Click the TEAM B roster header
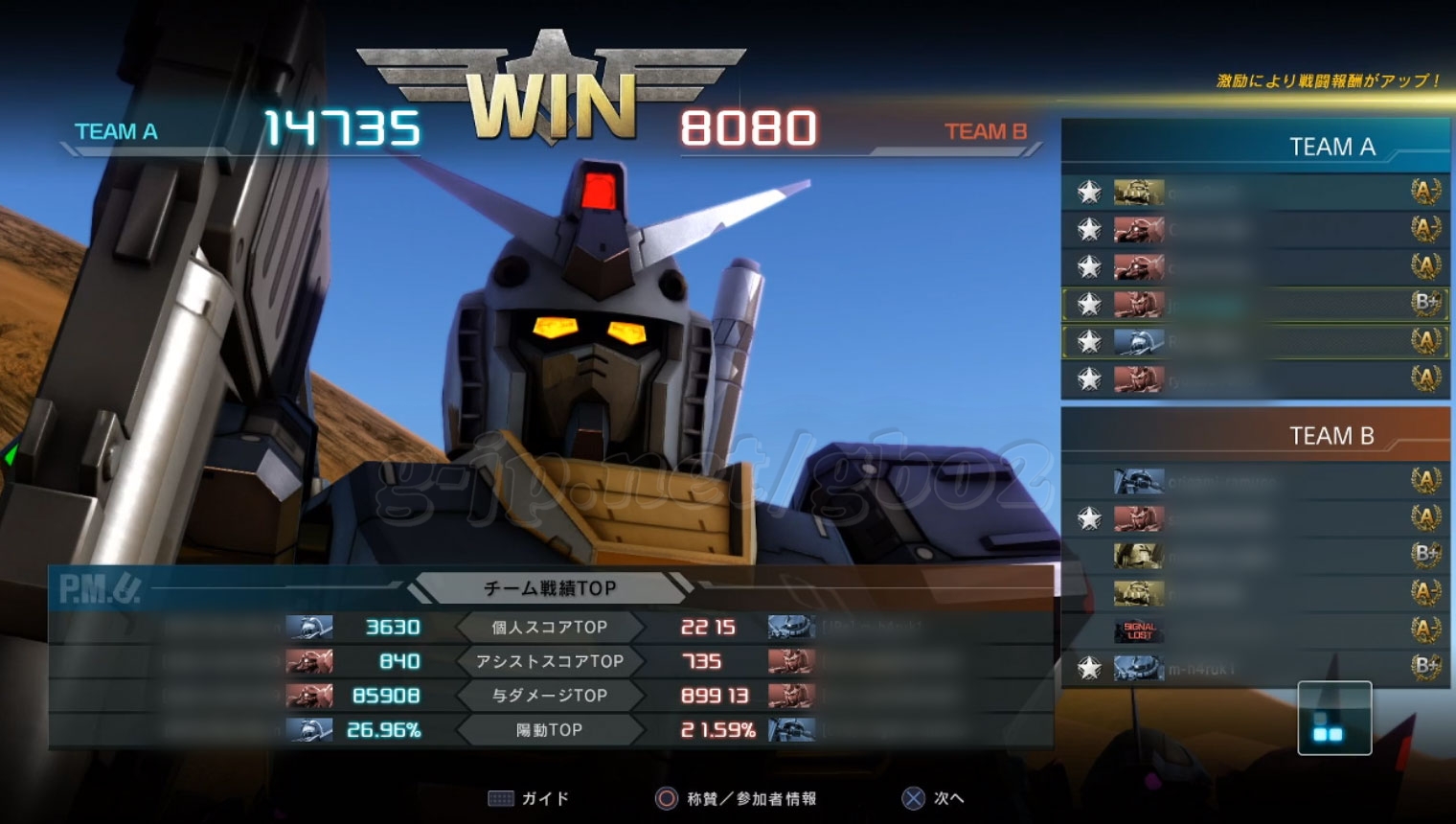This screenshot has height=824, width=1456. [1331, 436]
